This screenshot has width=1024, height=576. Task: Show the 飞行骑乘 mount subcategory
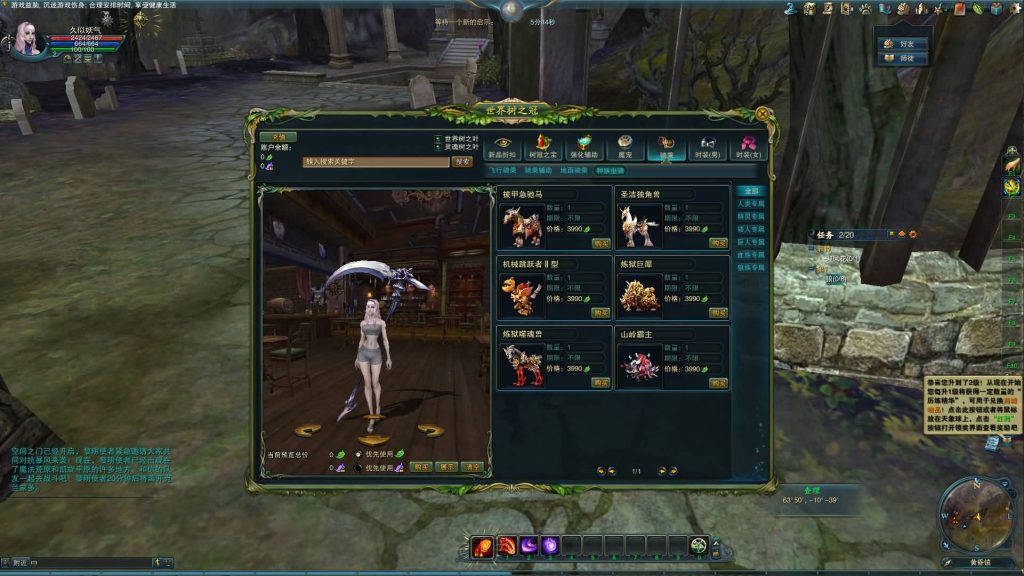click(502, 171)
